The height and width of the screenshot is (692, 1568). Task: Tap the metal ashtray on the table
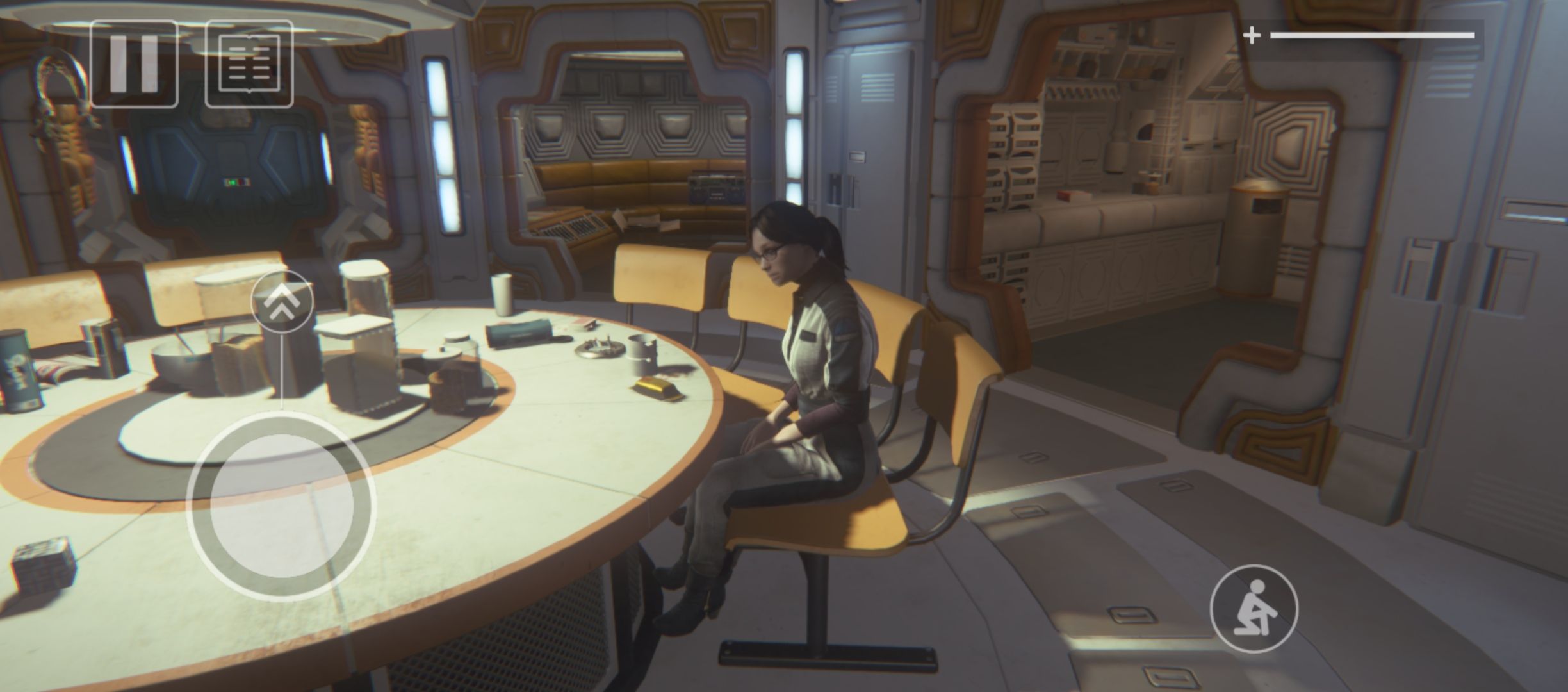point(601,347)
